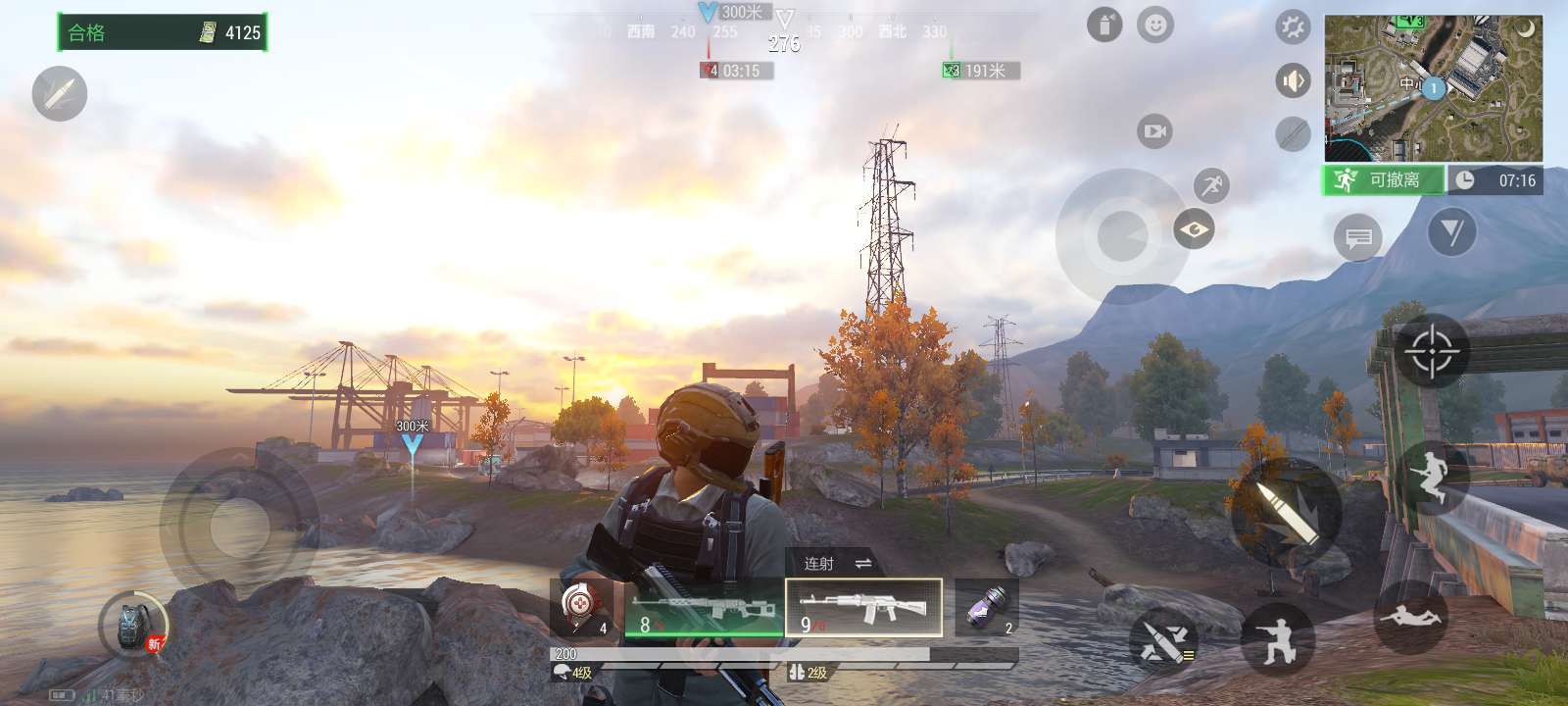
Task: Use the medkit healing item slot
Action: point(581,607)
